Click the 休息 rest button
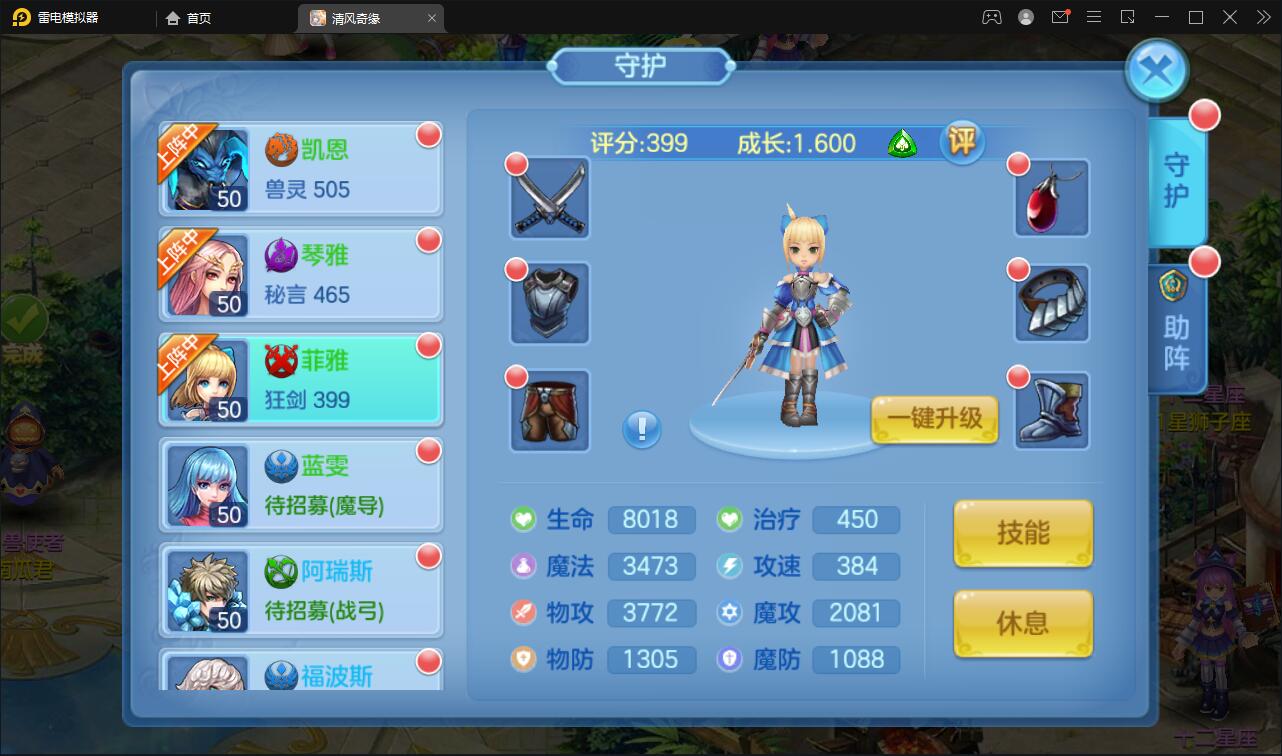The image size is (1282, 756). pos(1022,625)
